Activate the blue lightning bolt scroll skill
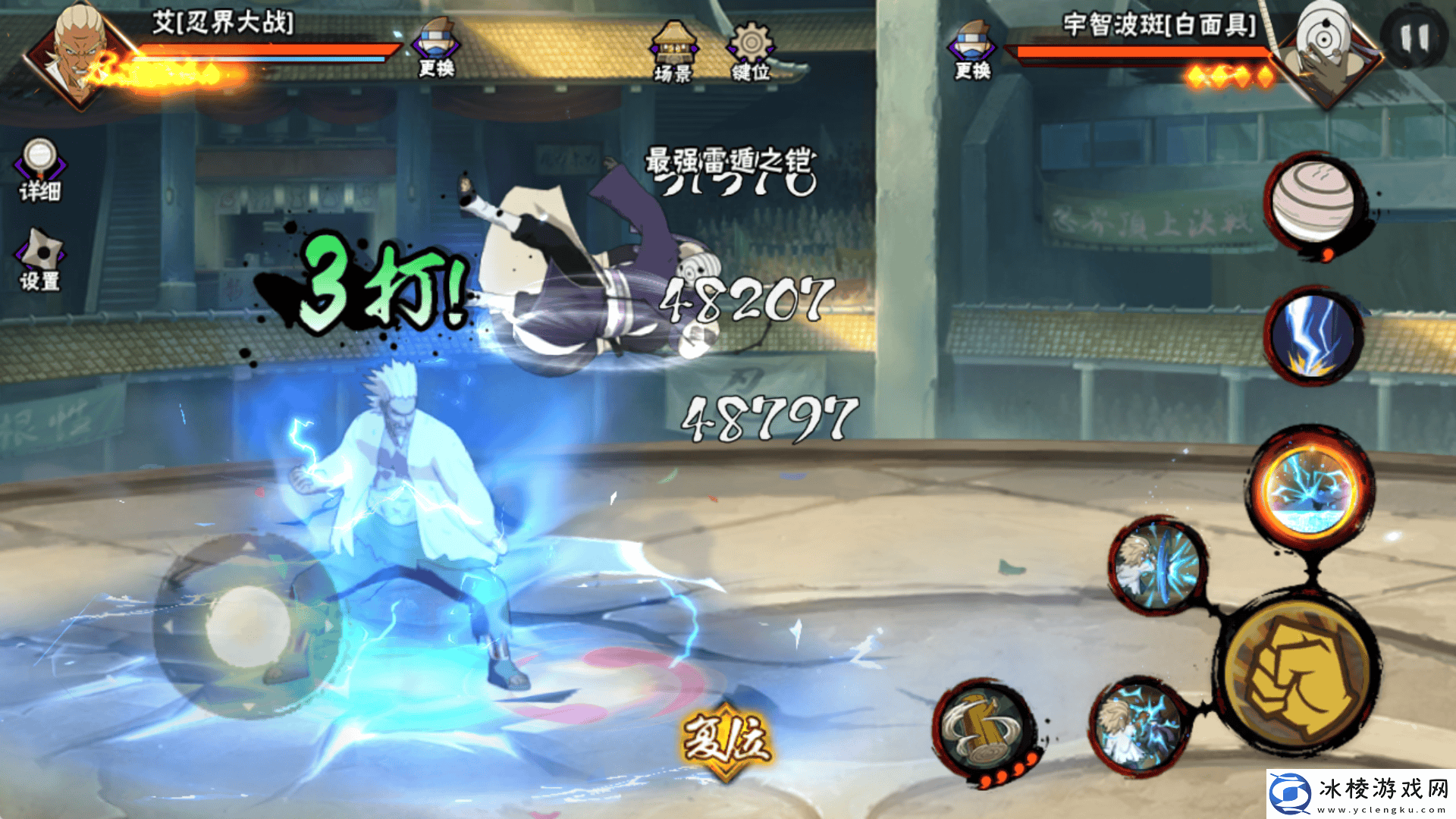 [x=1313, y=335]
